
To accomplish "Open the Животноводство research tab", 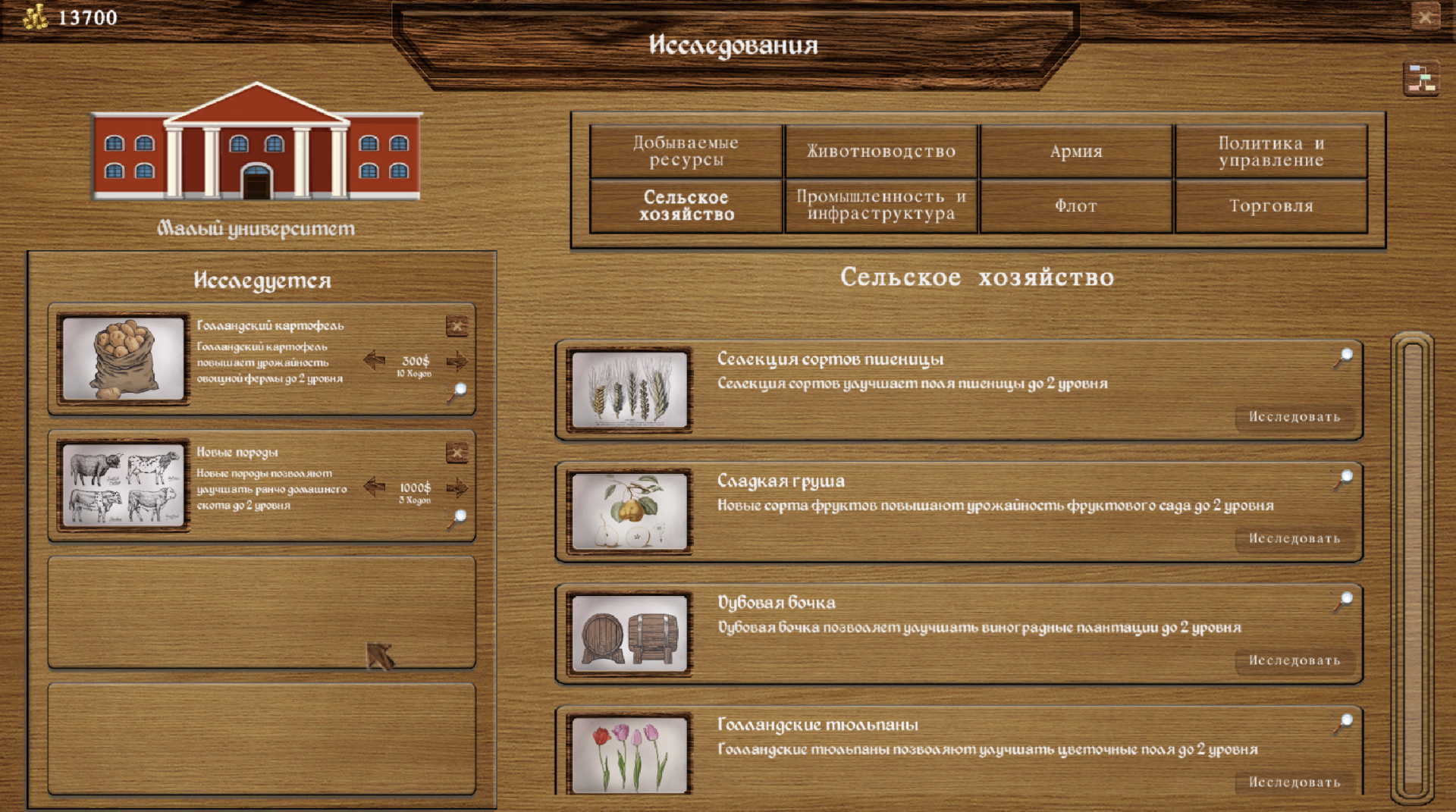I will [880, 151].
